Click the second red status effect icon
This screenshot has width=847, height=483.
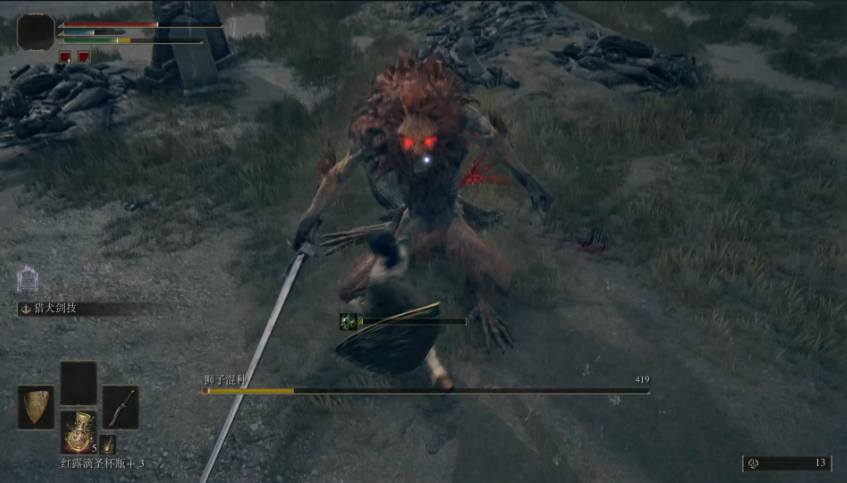pos(83,57)
